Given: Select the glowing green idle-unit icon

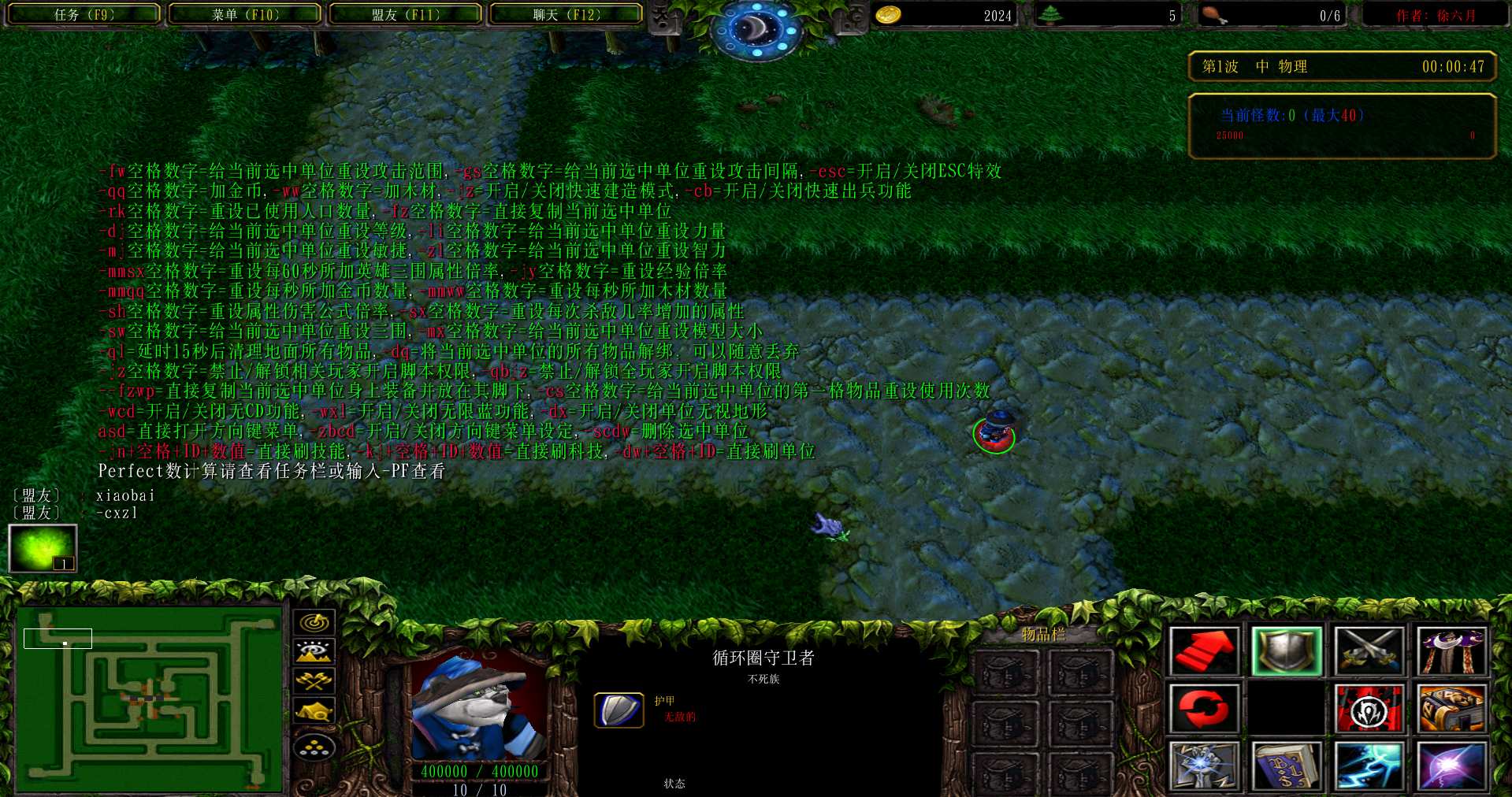Looking at the screenshot, I should [43, 548].
